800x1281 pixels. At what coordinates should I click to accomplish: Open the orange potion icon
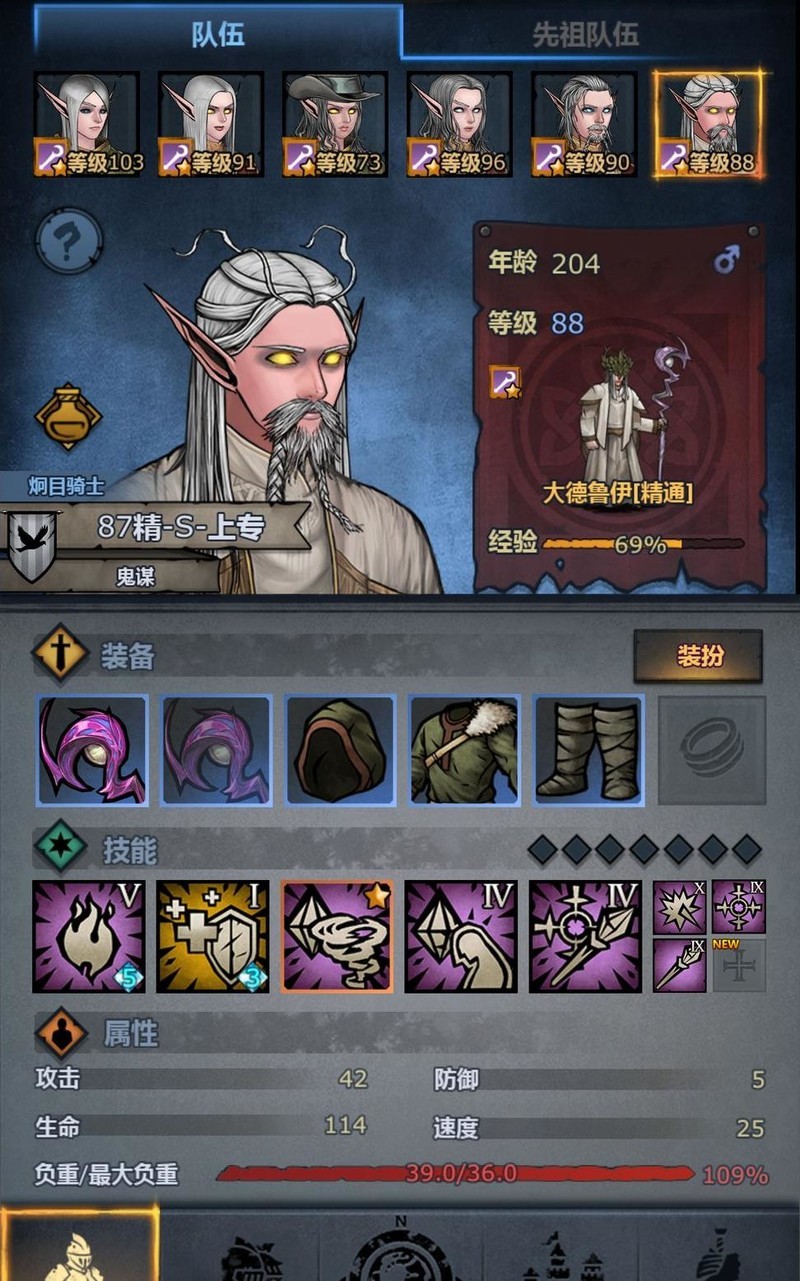click(x=68, y=415)
